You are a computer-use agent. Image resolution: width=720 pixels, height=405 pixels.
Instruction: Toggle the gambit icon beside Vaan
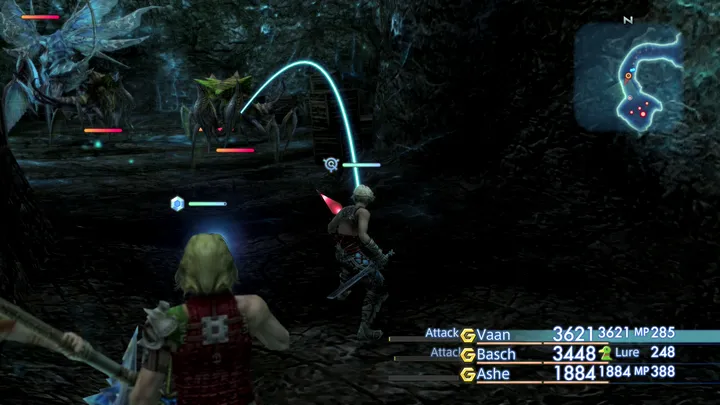(x=467, y=334)
